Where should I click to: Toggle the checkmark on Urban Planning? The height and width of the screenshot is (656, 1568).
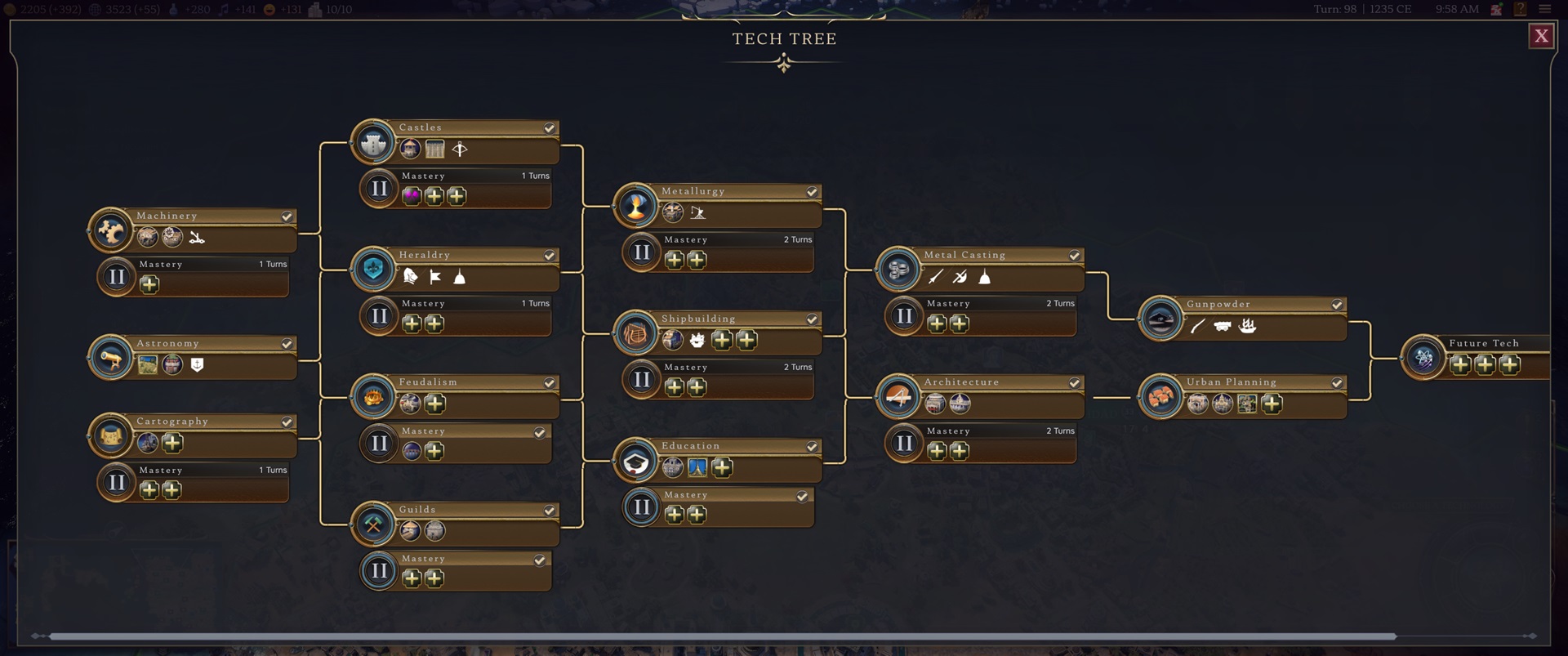tap(1337, 382)
